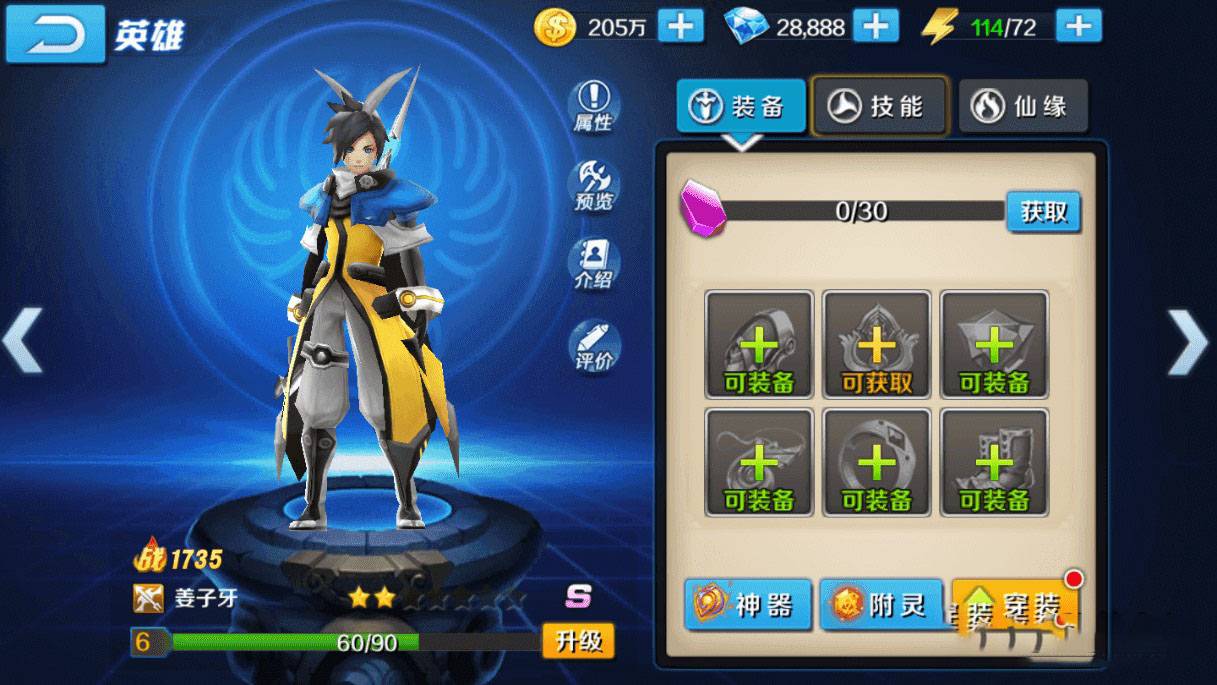Show the 介绍 hero introduction
This screenshot has height=685, width=1217.
pos(594,263)
